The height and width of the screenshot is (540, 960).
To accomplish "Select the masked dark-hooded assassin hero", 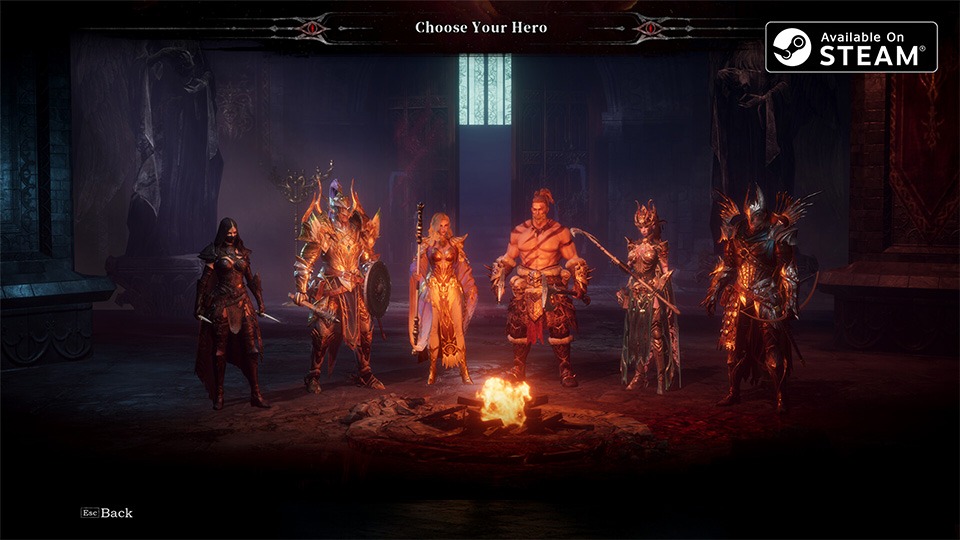I will tap(229, 310).
